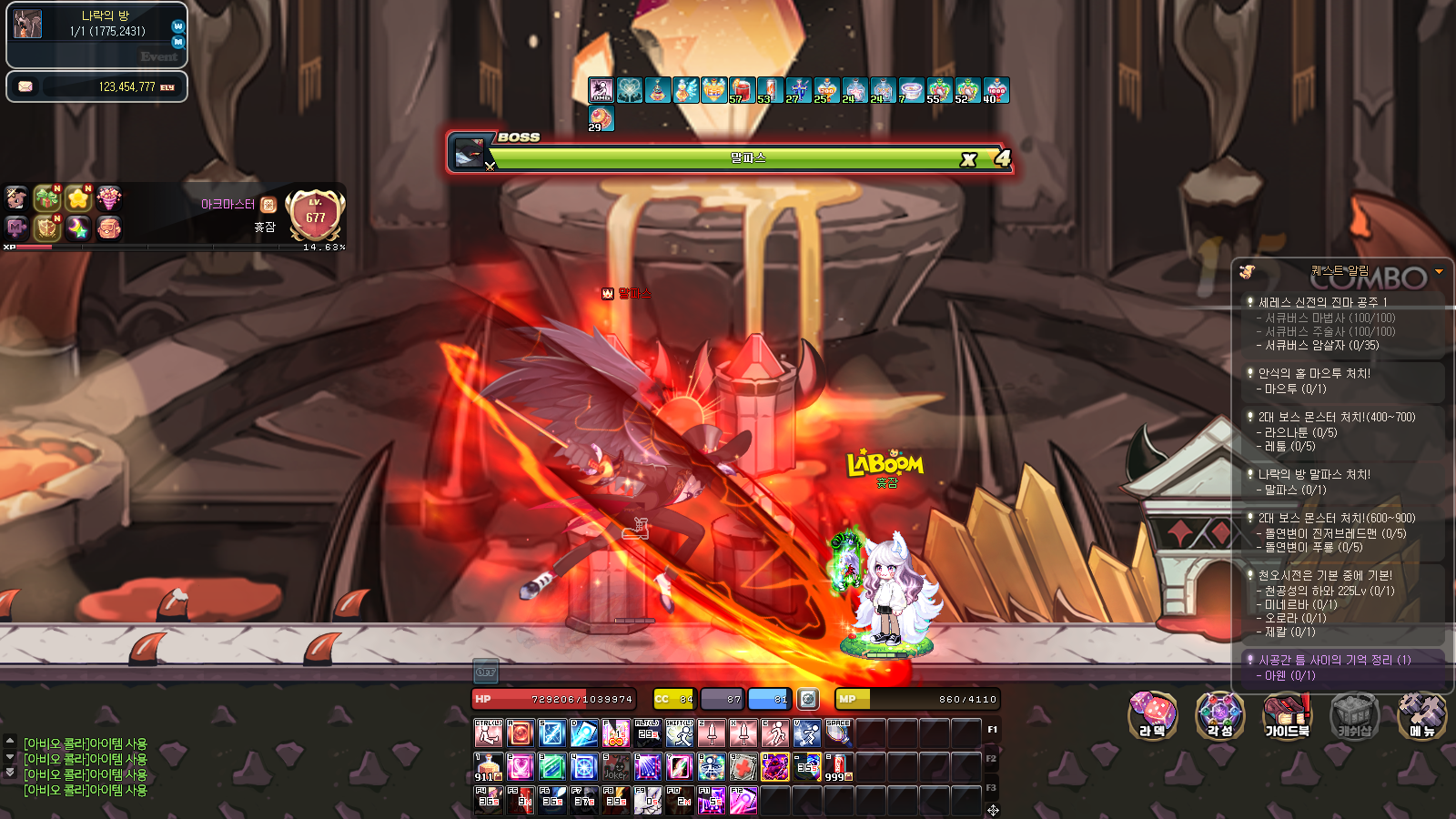Open the mail envelope icon
The height and width of the screenshot is (819, 1456).
click(x=25, y=86)
